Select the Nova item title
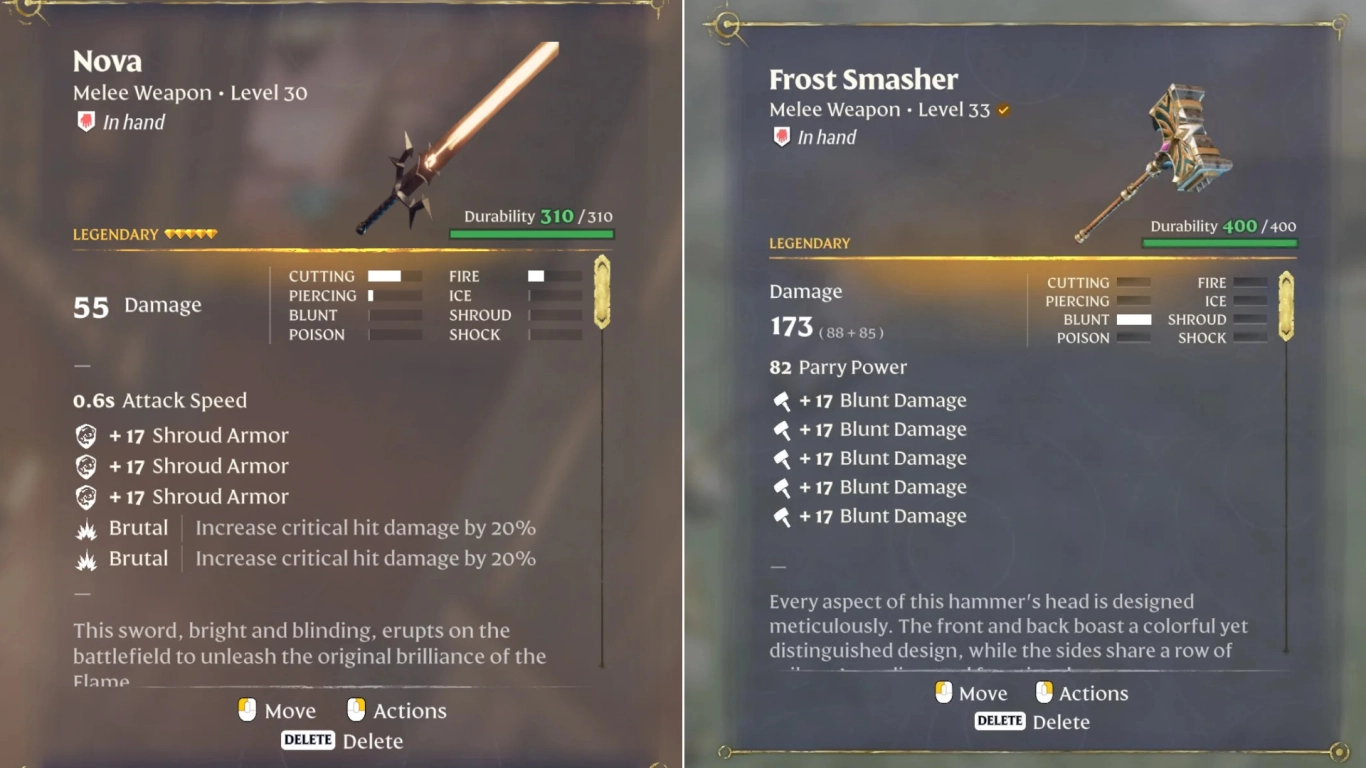The width and height of the screenshot is (1366, 768). [x=107, y=61]
